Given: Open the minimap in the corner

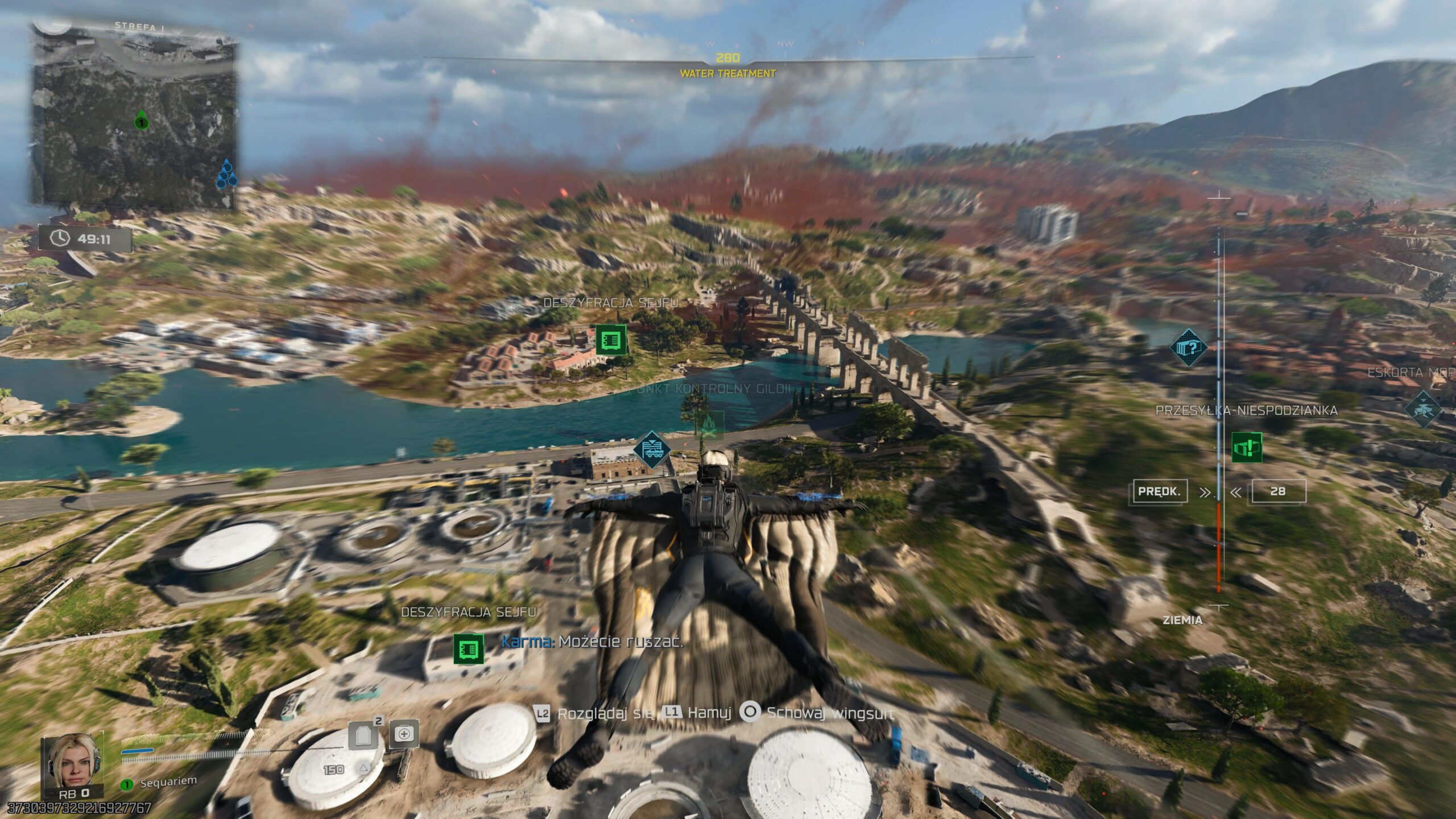Looking at the screenshot, I should tap(135, 117).
